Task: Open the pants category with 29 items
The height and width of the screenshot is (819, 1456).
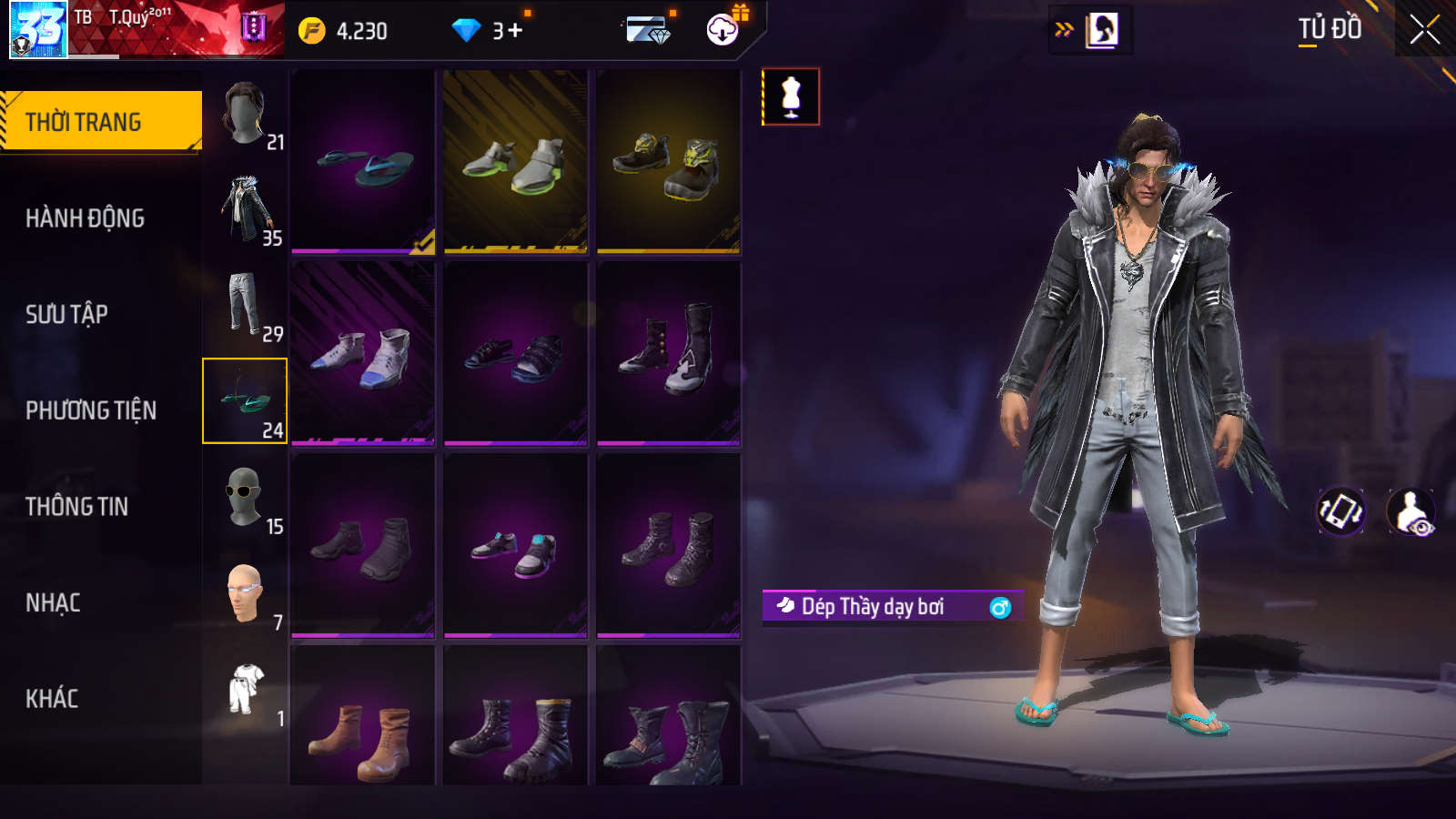Action: (246, 306)
